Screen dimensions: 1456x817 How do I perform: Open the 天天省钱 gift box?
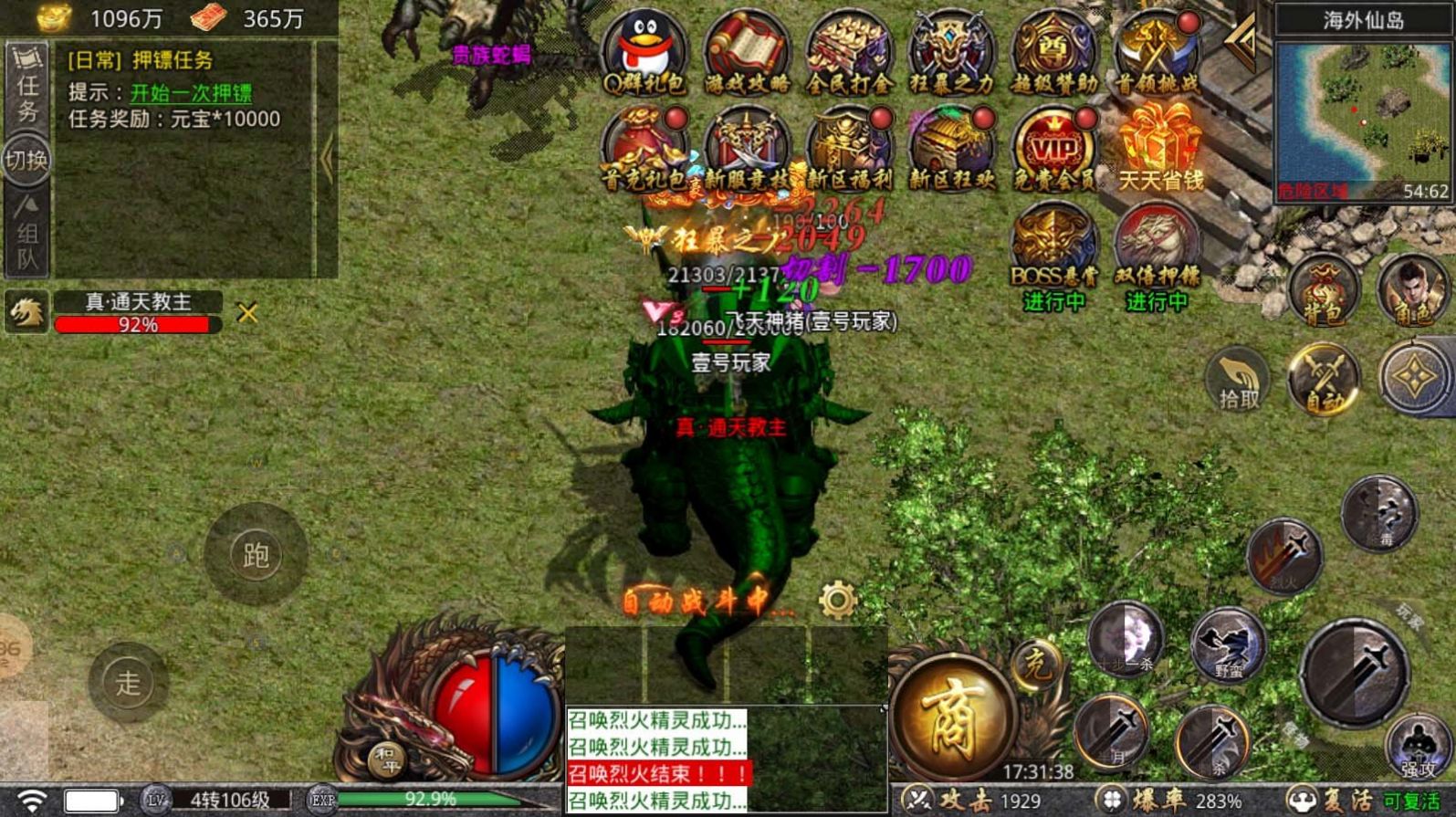point(1159,149)
